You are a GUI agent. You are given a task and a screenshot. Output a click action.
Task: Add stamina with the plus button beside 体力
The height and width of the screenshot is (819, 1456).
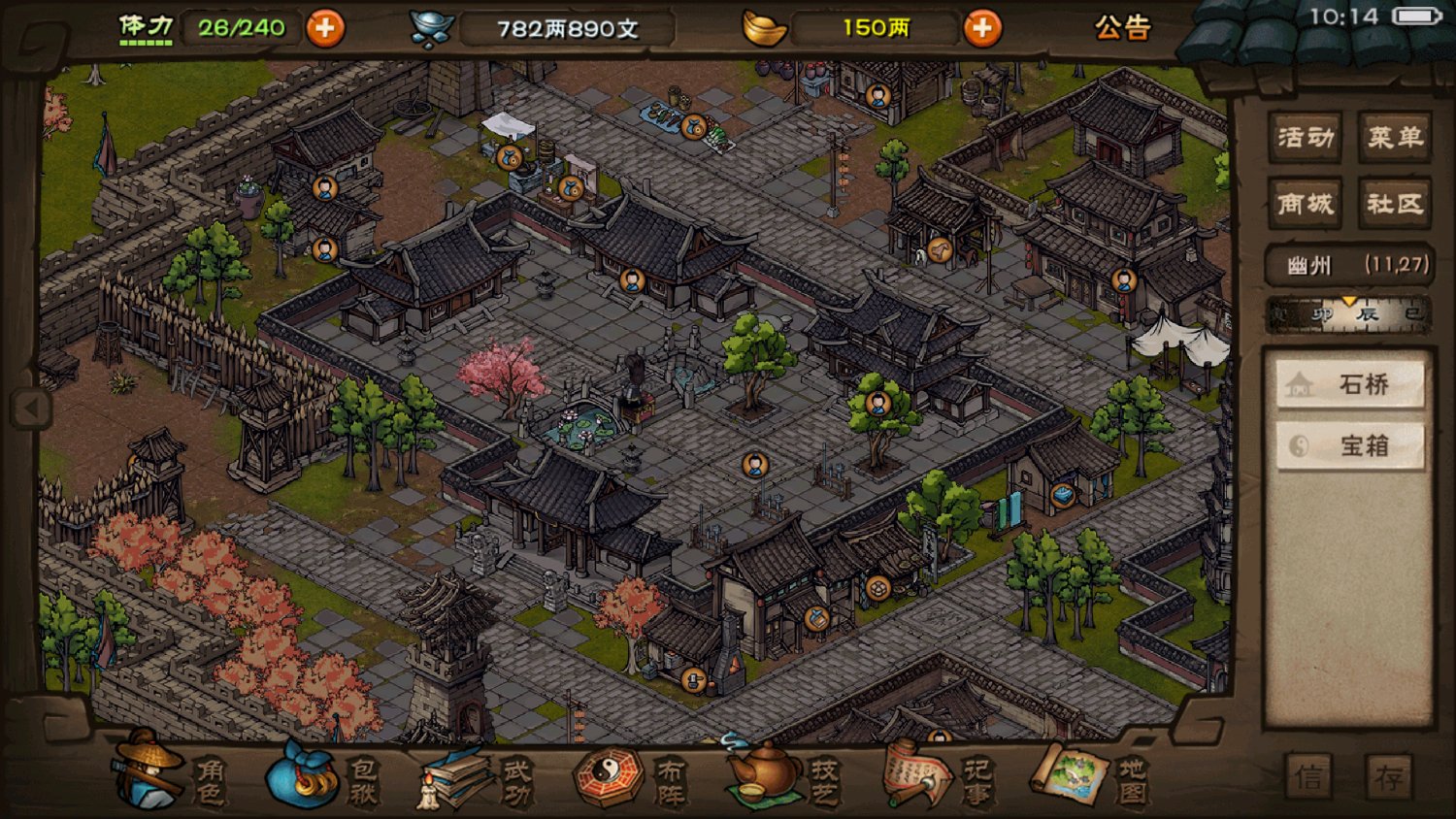[x=325, y=28]
